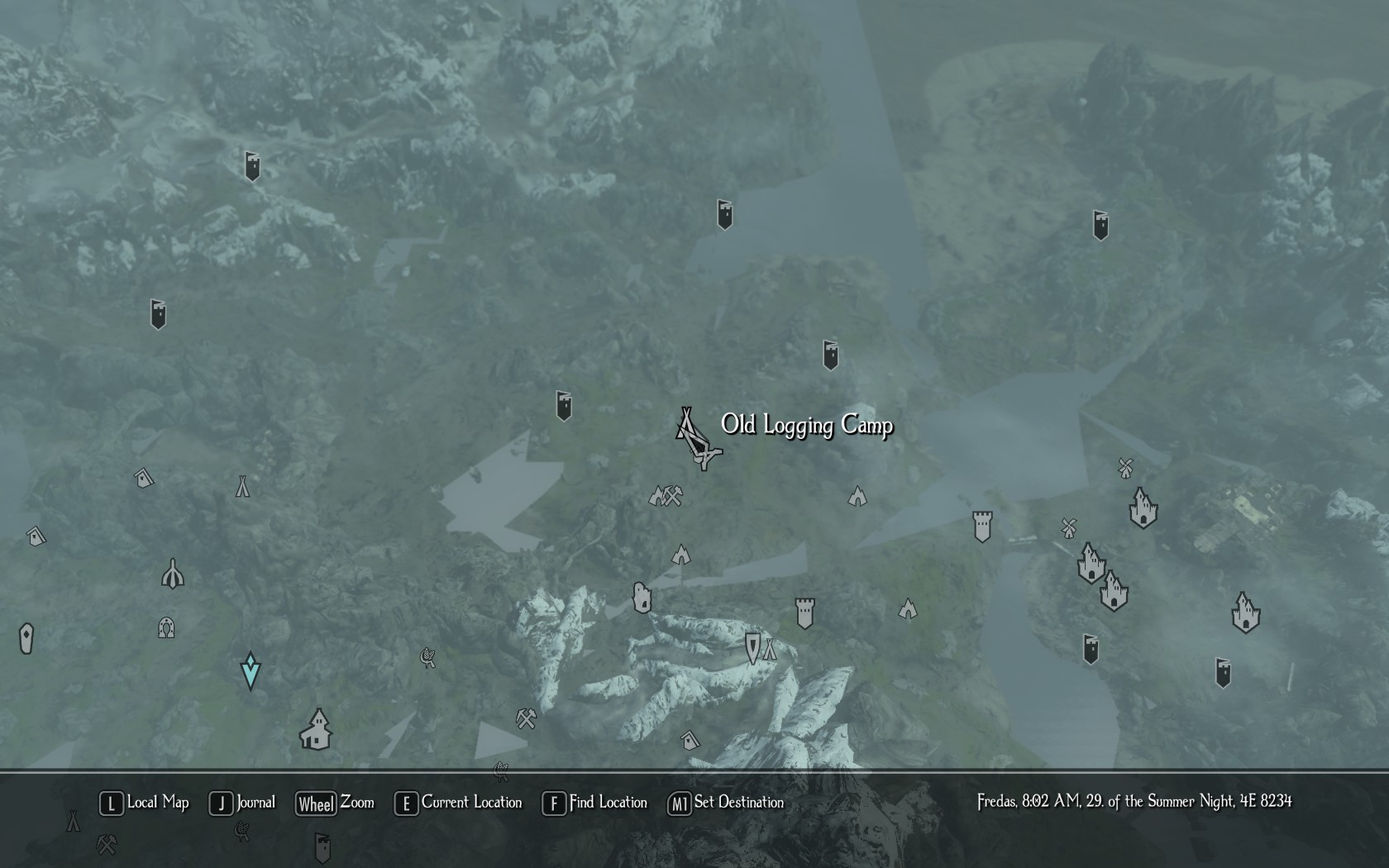Select the hand-shaped map marker
This screenshot has width=1389, height=868.
(x=642, y=597)
